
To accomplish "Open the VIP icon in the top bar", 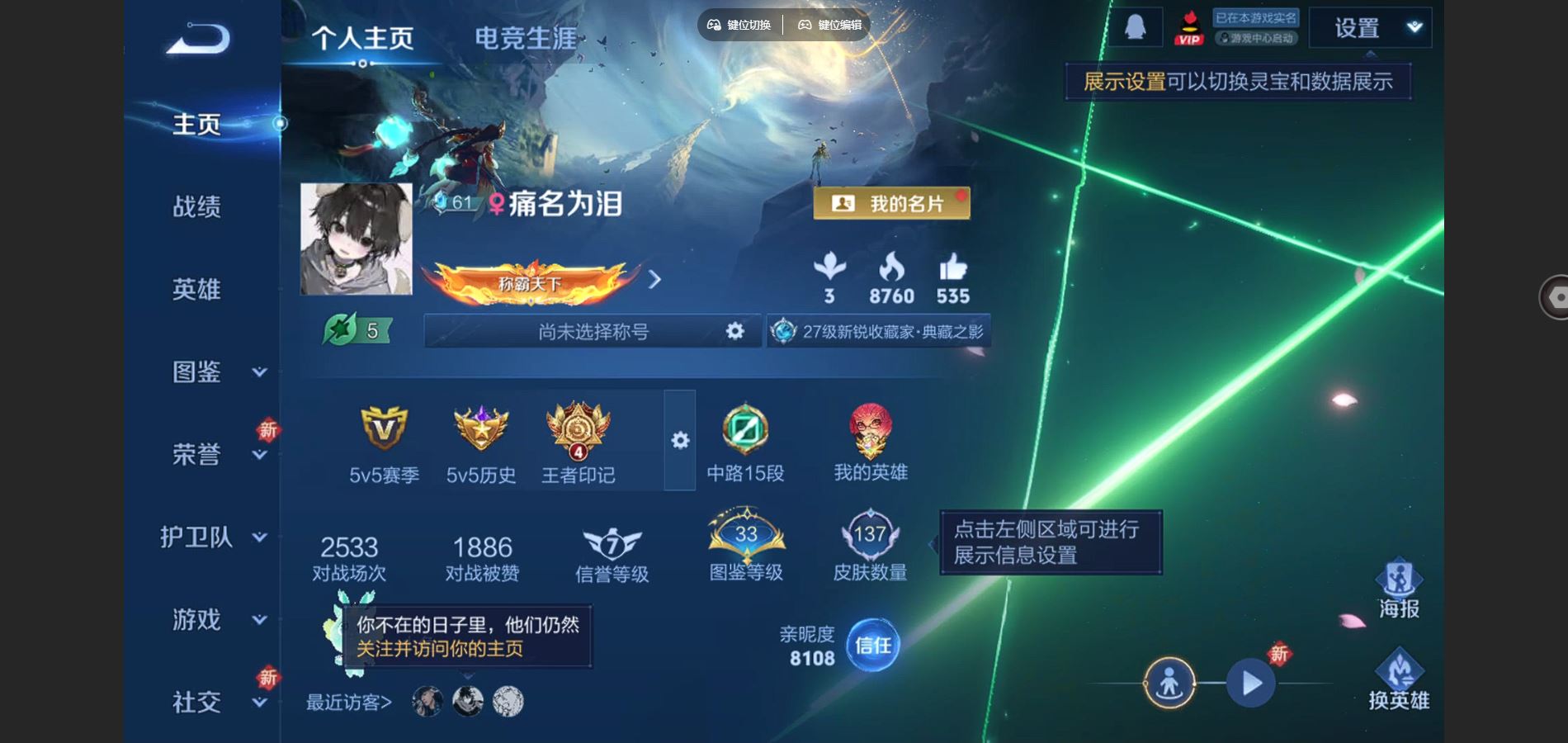I will tap(1188, 29).
